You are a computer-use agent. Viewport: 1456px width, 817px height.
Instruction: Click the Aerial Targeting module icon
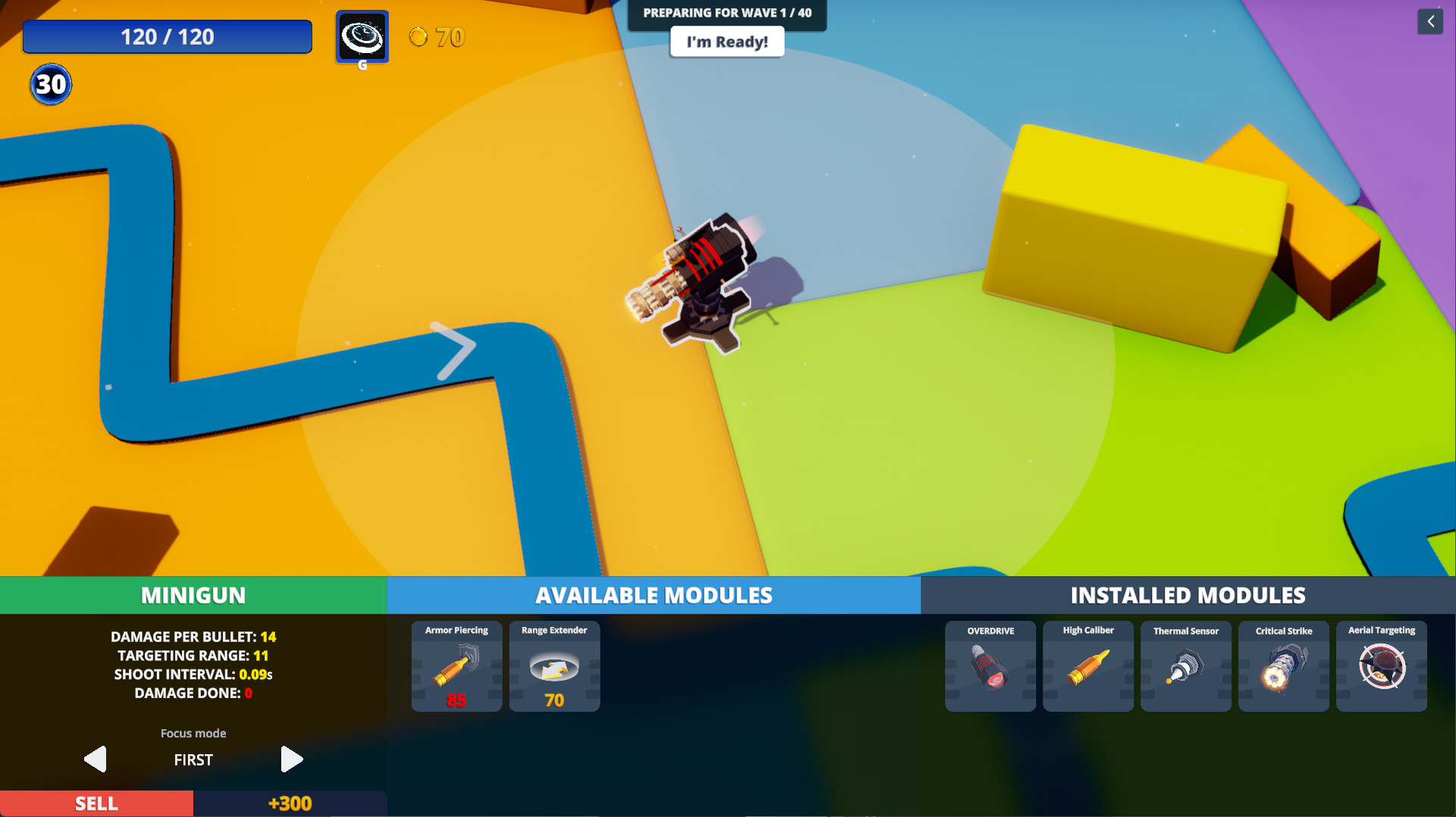tap(1382, 667)
